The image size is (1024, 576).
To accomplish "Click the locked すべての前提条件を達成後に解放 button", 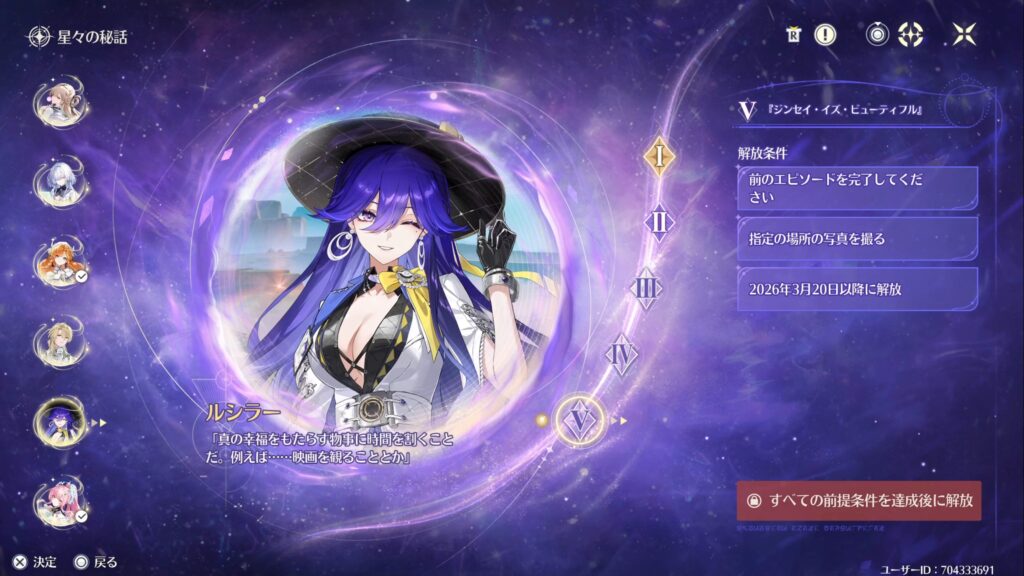I will (859, 500).
